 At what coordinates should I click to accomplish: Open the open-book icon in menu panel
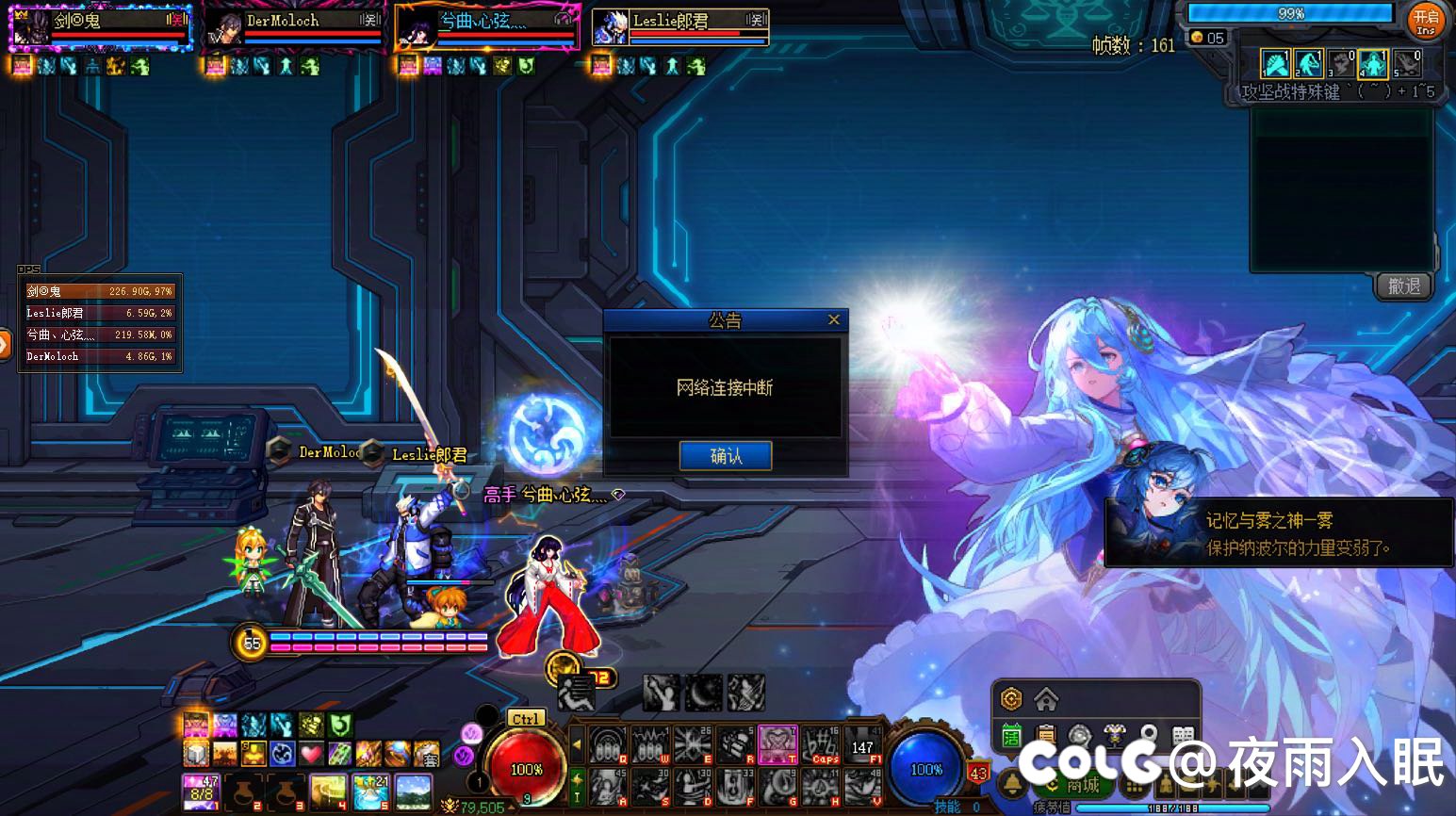(x=1184, y=736)
